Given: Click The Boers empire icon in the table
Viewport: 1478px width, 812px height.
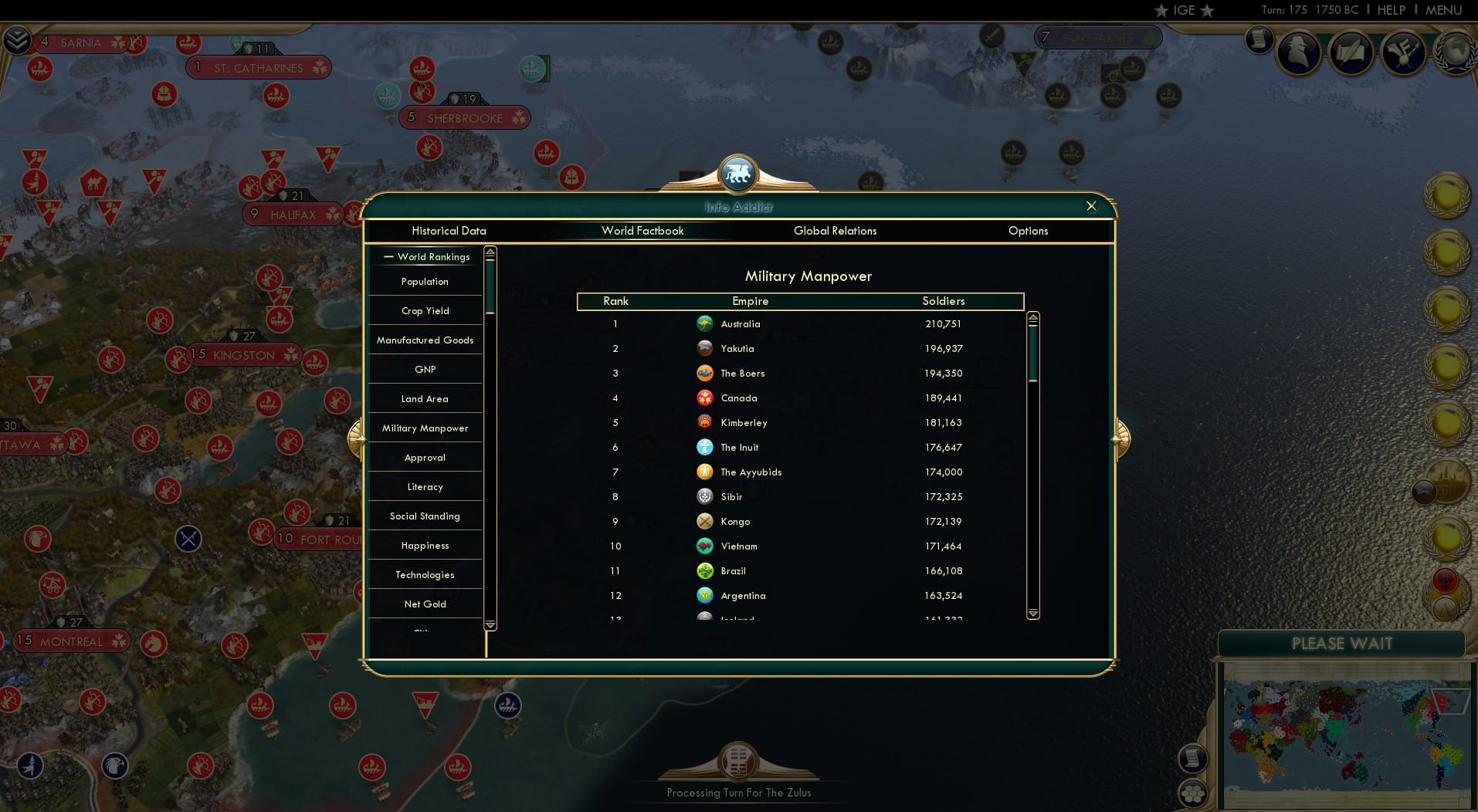Looking at the screenshot, I should pos(706,373).
